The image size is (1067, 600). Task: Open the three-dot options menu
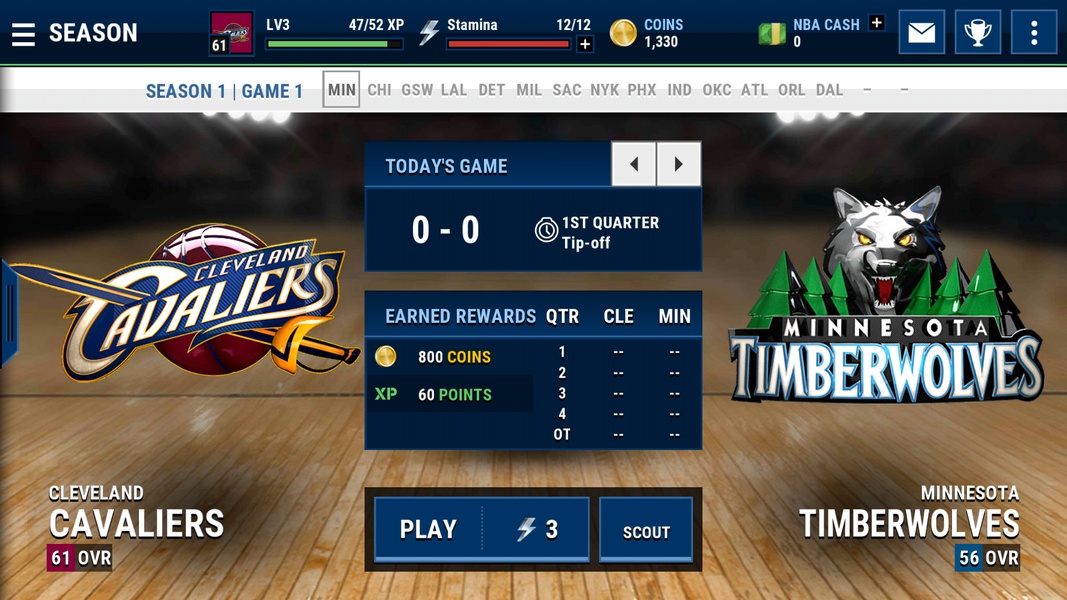[x=1034, y=33]
